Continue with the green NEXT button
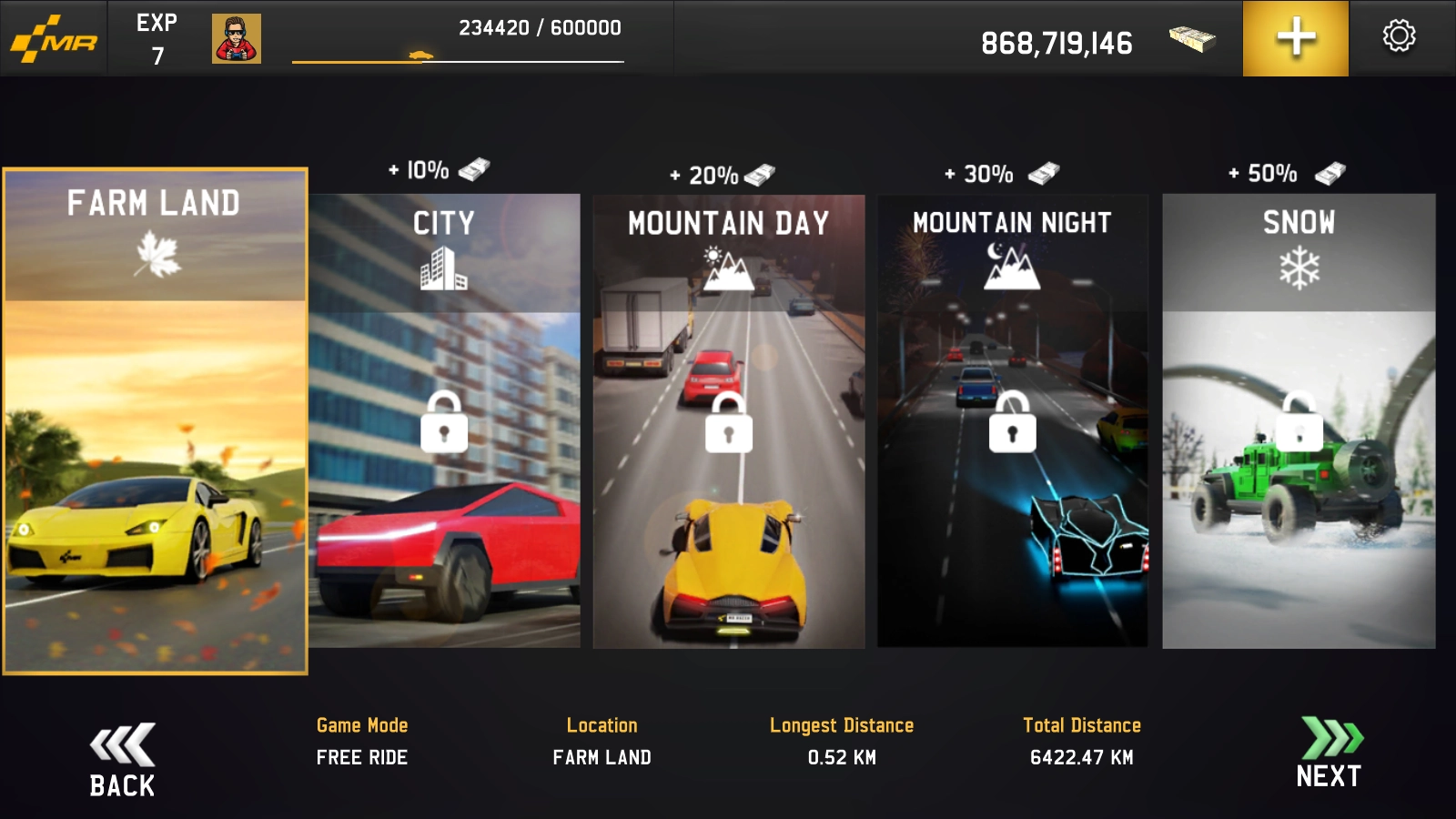This screenshot has height=819, width=1456. point(1330,752)
